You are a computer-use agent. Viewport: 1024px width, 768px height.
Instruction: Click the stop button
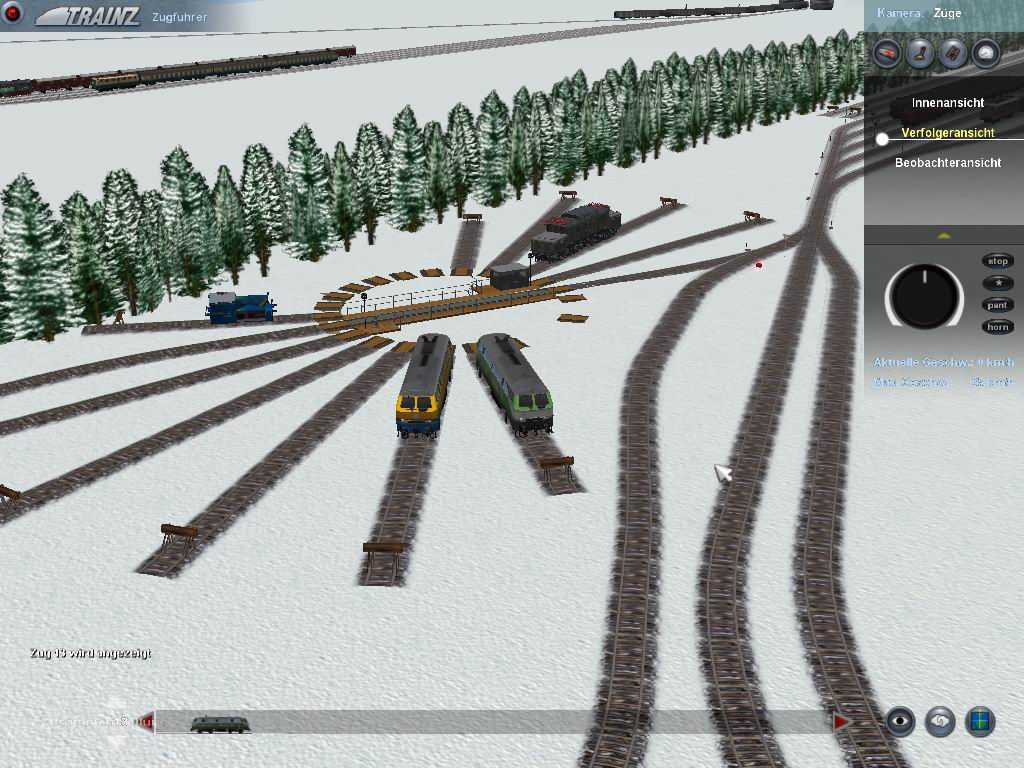coord(998,261)
